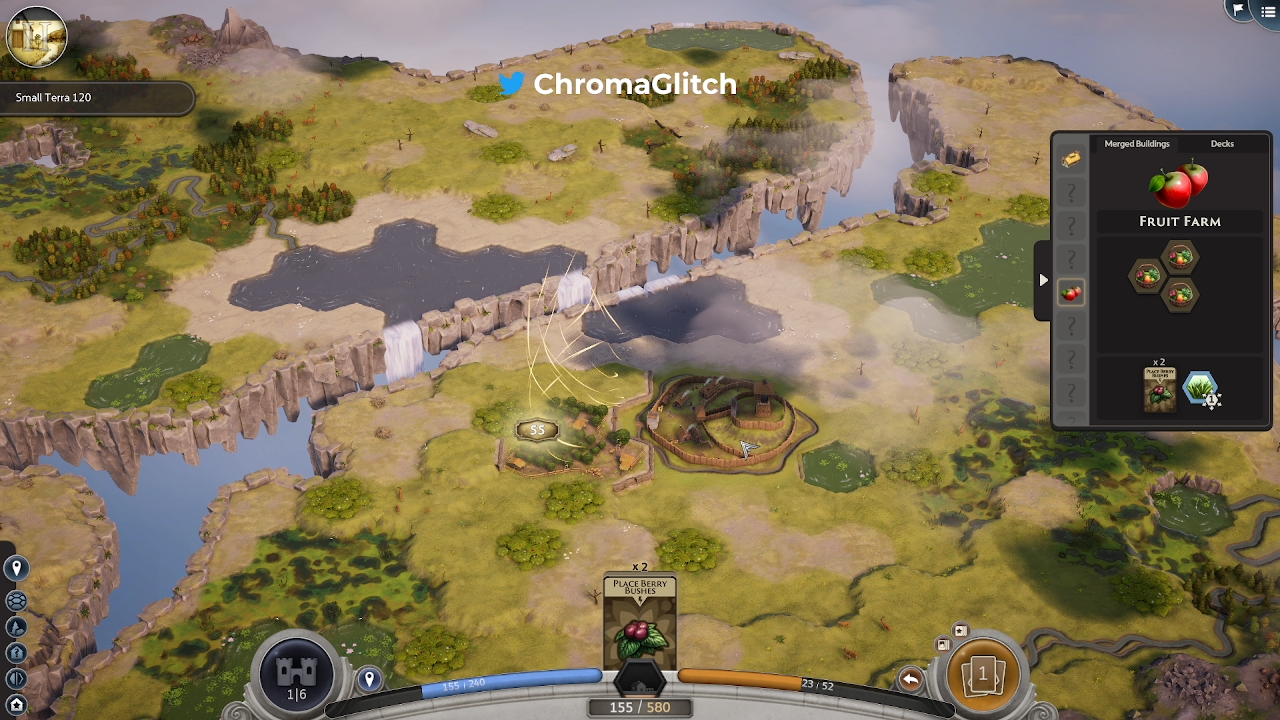Open the list menu icon at top right
Screen dimensions: 1280x720
(x=1268, y=12)
